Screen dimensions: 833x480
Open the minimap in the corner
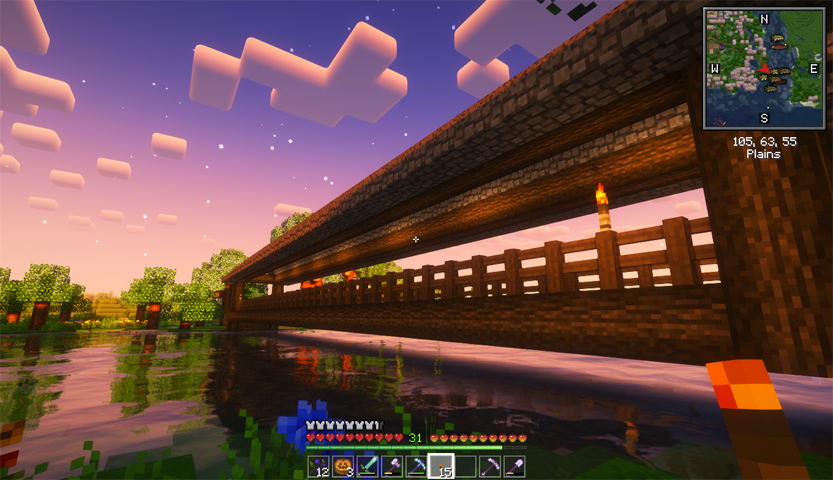(763, 68)
